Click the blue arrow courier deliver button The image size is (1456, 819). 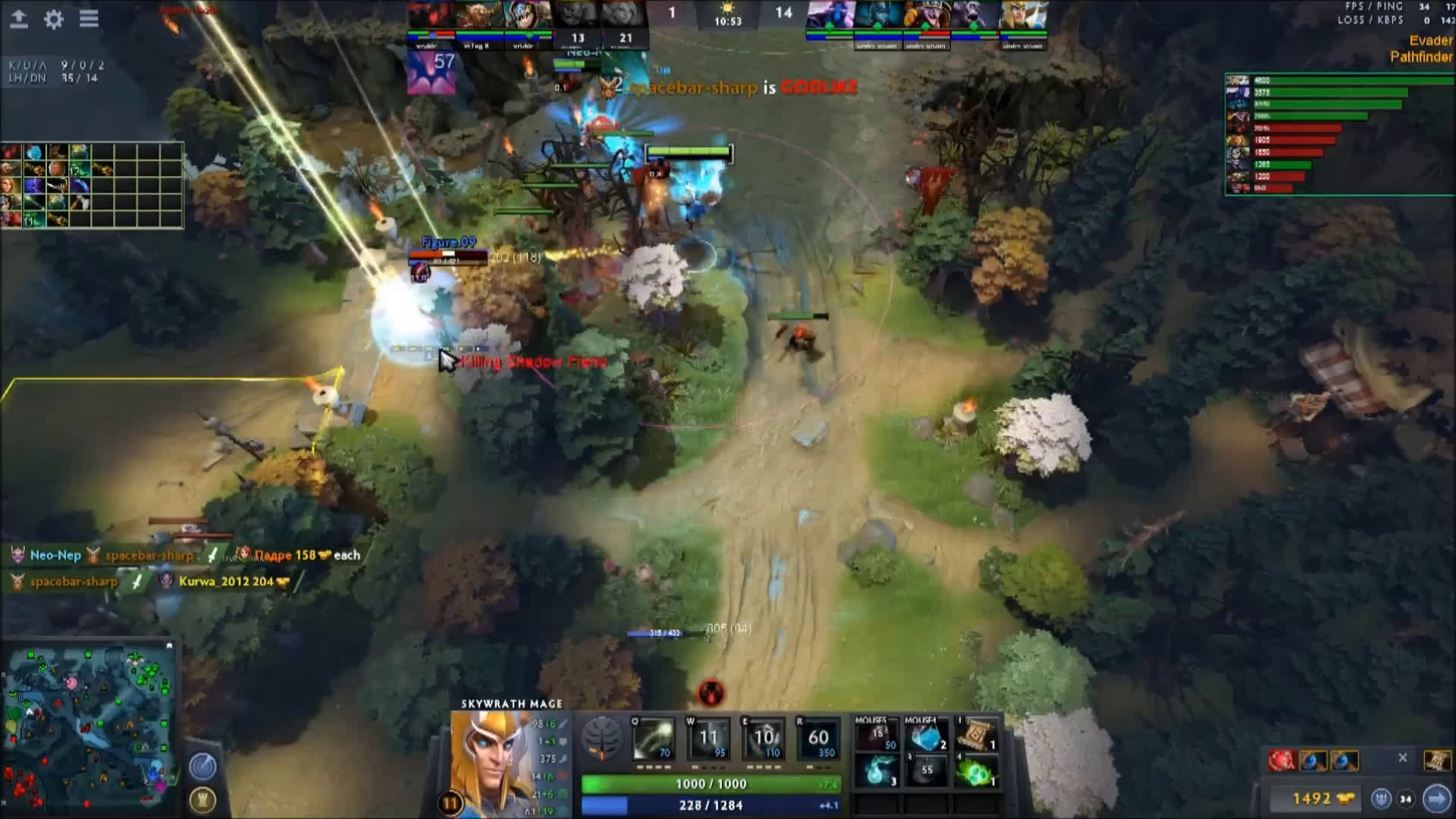(x=1436, y=799)
